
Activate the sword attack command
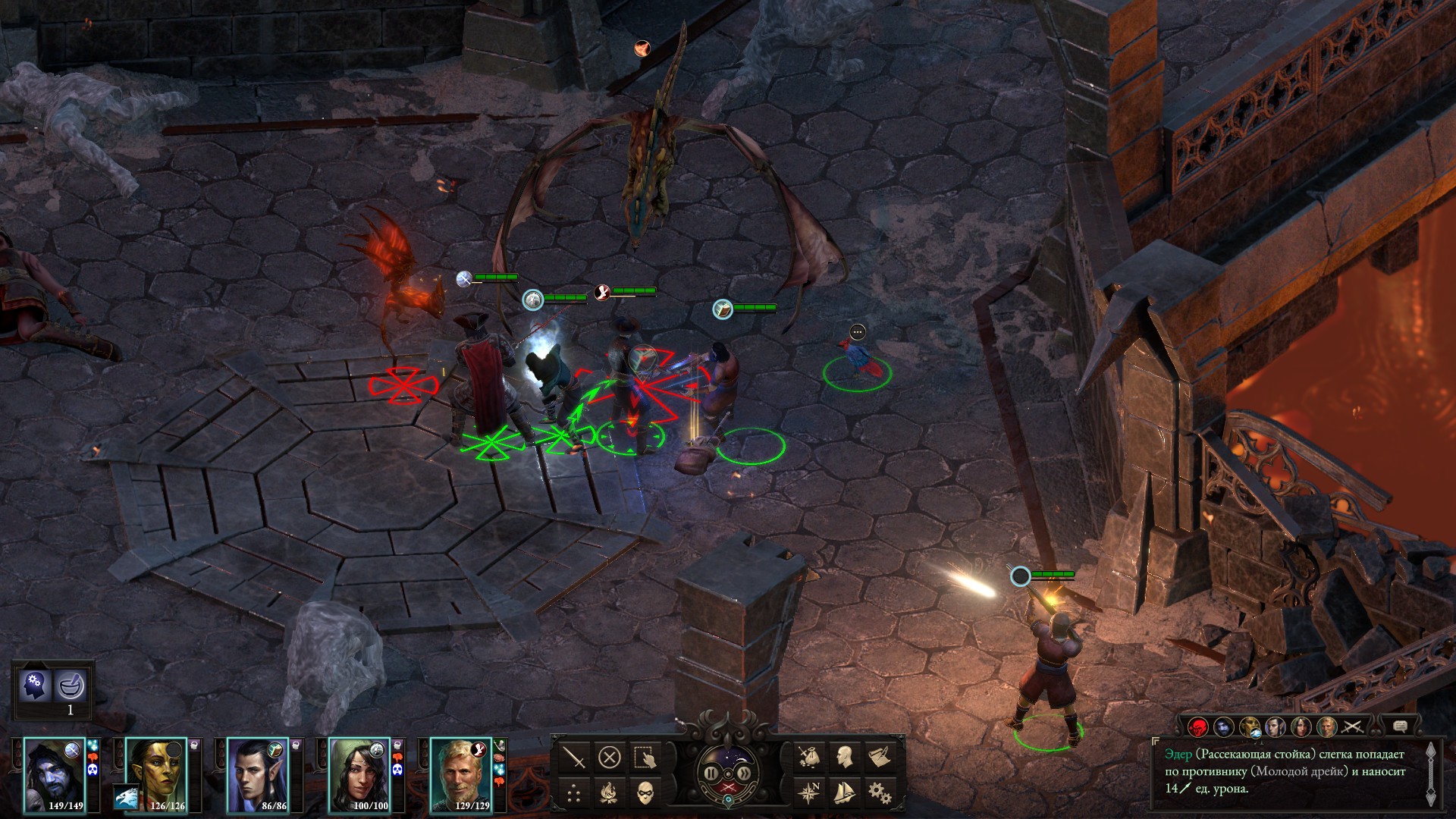tap(574, 757)
